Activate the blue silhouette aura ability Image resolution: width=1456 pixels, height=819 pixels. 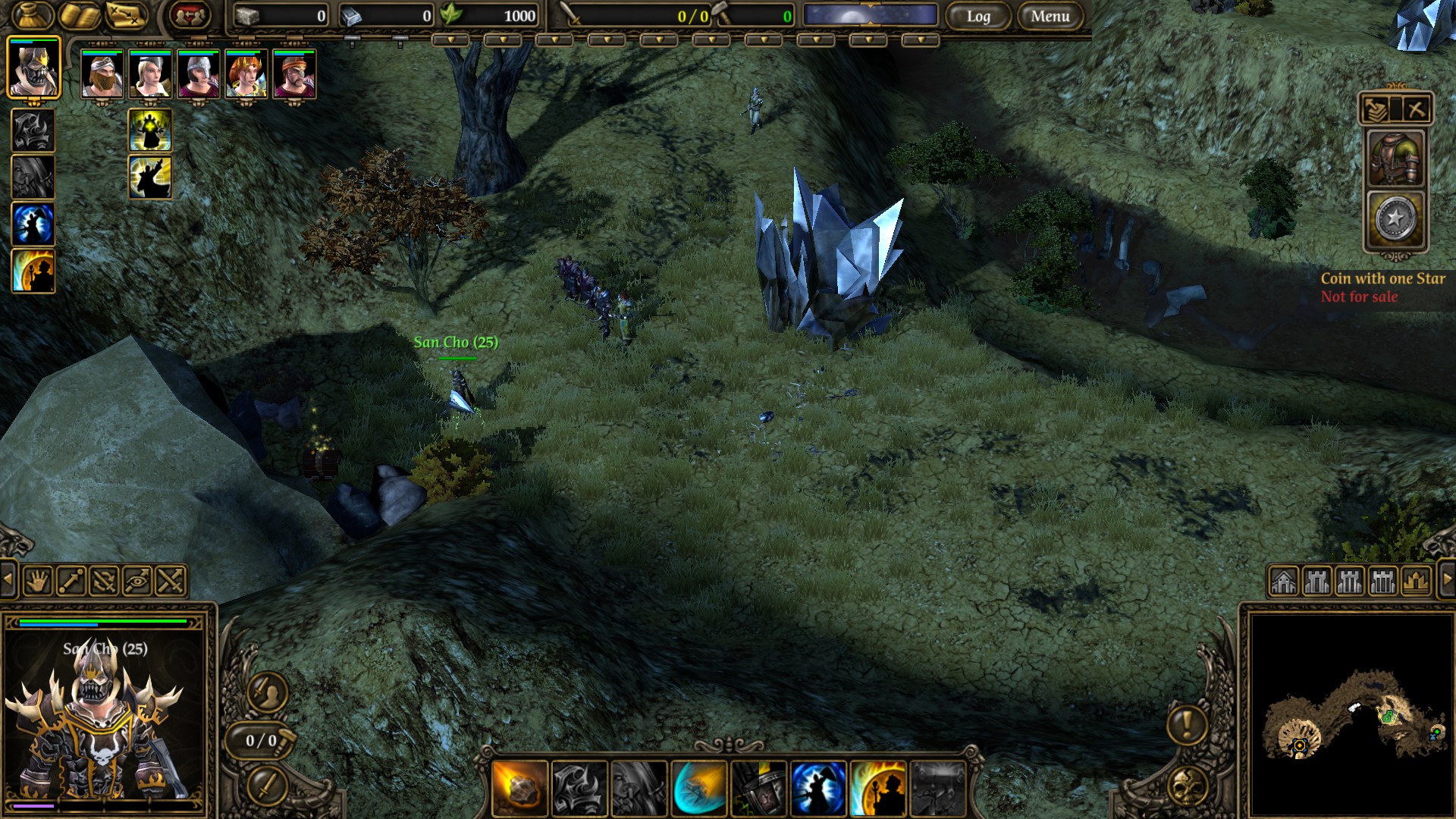click(x=33, y=224)
